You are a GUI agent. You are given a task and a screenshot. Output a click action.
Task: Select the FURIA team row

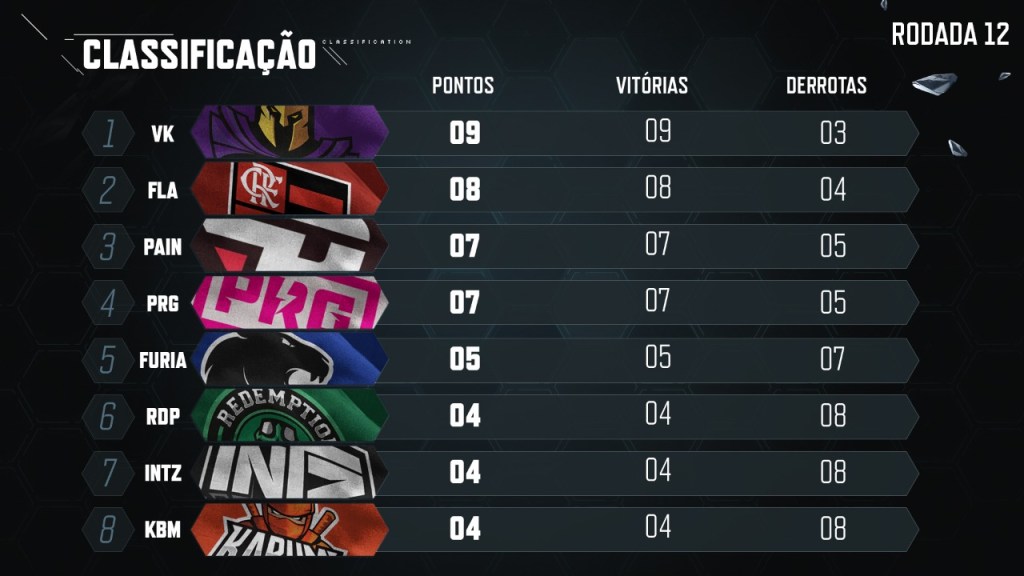click(x=500, y=359)
